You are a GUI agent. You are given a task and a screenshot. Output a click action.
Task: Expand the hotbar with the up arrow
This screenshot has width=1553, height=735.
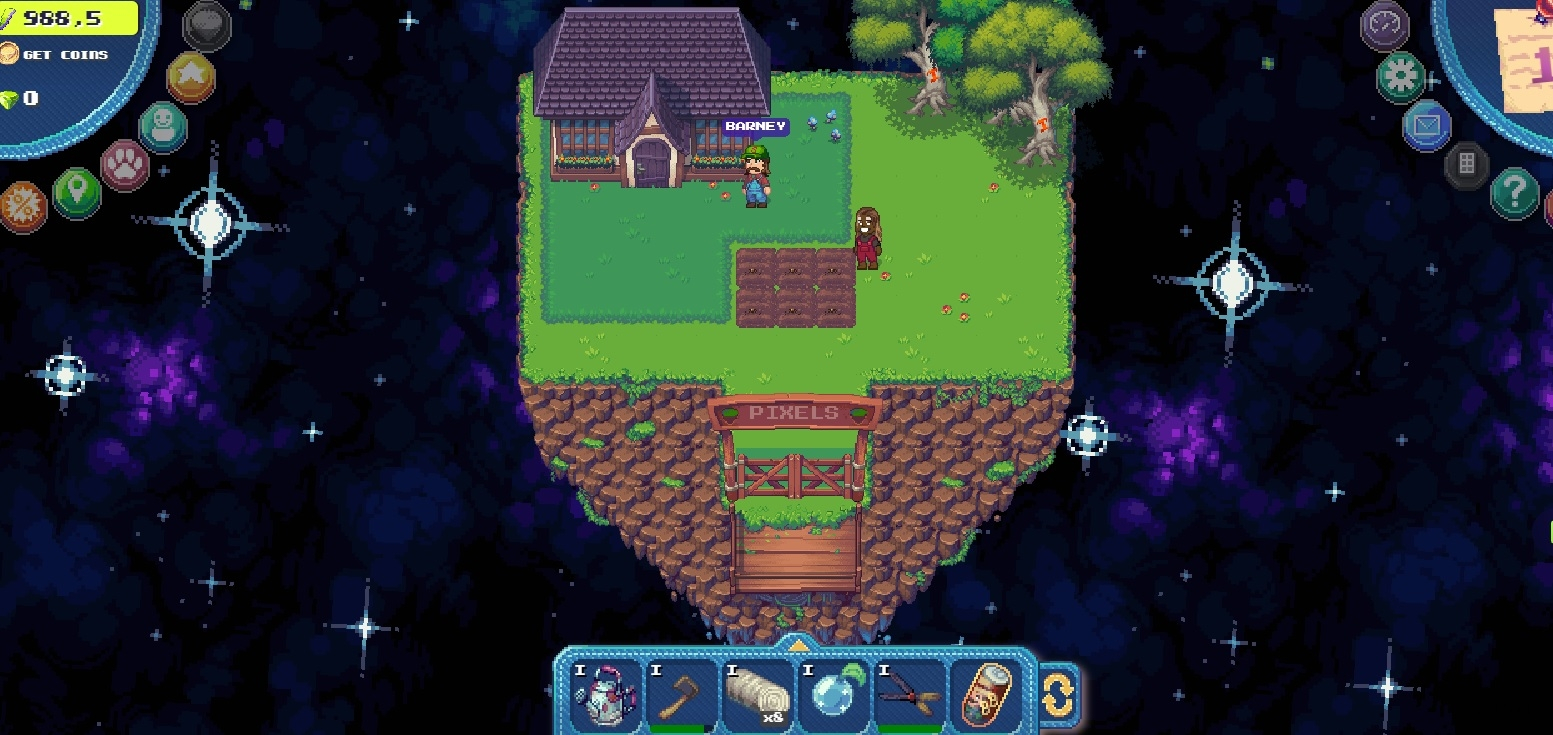pos(797,645)
